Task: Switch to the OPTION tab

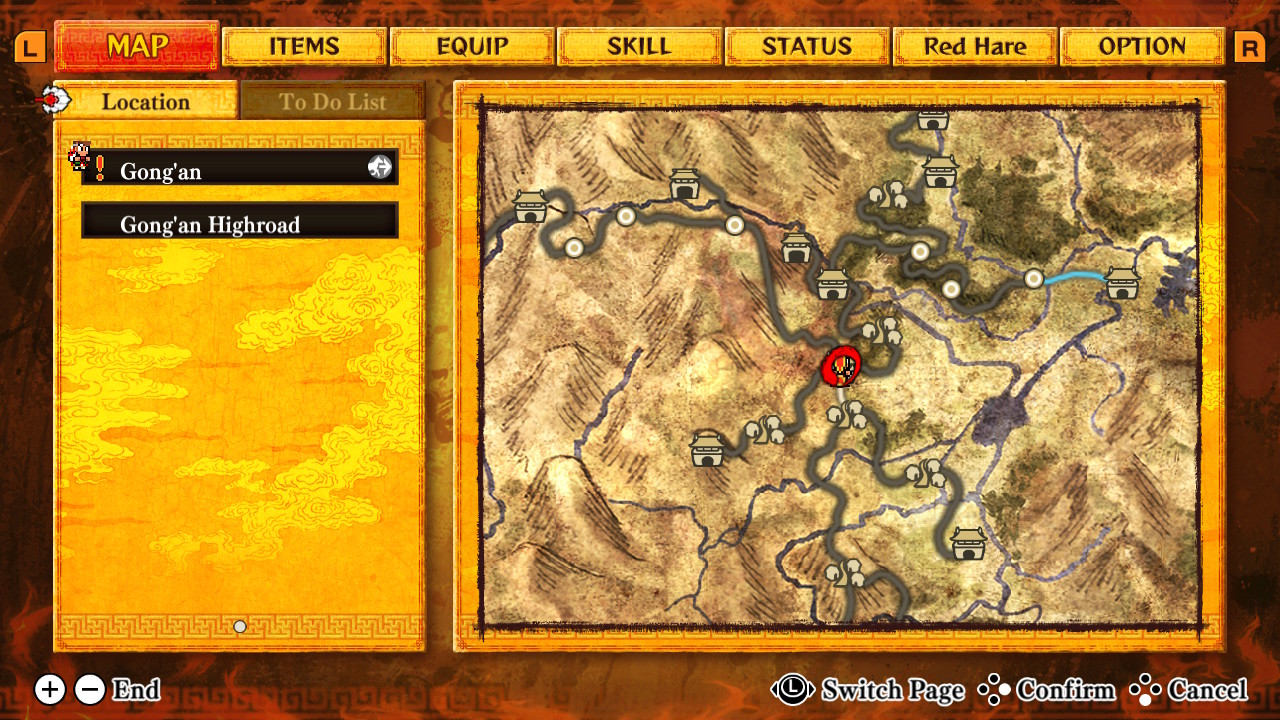Action: [x=1142, y=47]
